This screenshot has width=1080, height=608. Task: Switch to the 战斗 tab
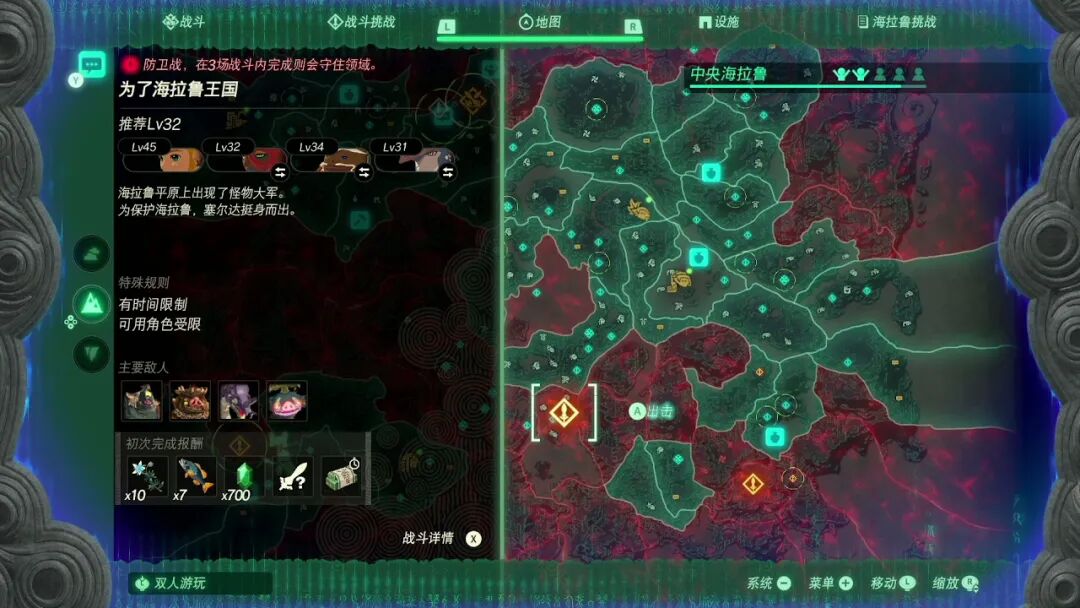pyautogui.click(x=184, y=21)
